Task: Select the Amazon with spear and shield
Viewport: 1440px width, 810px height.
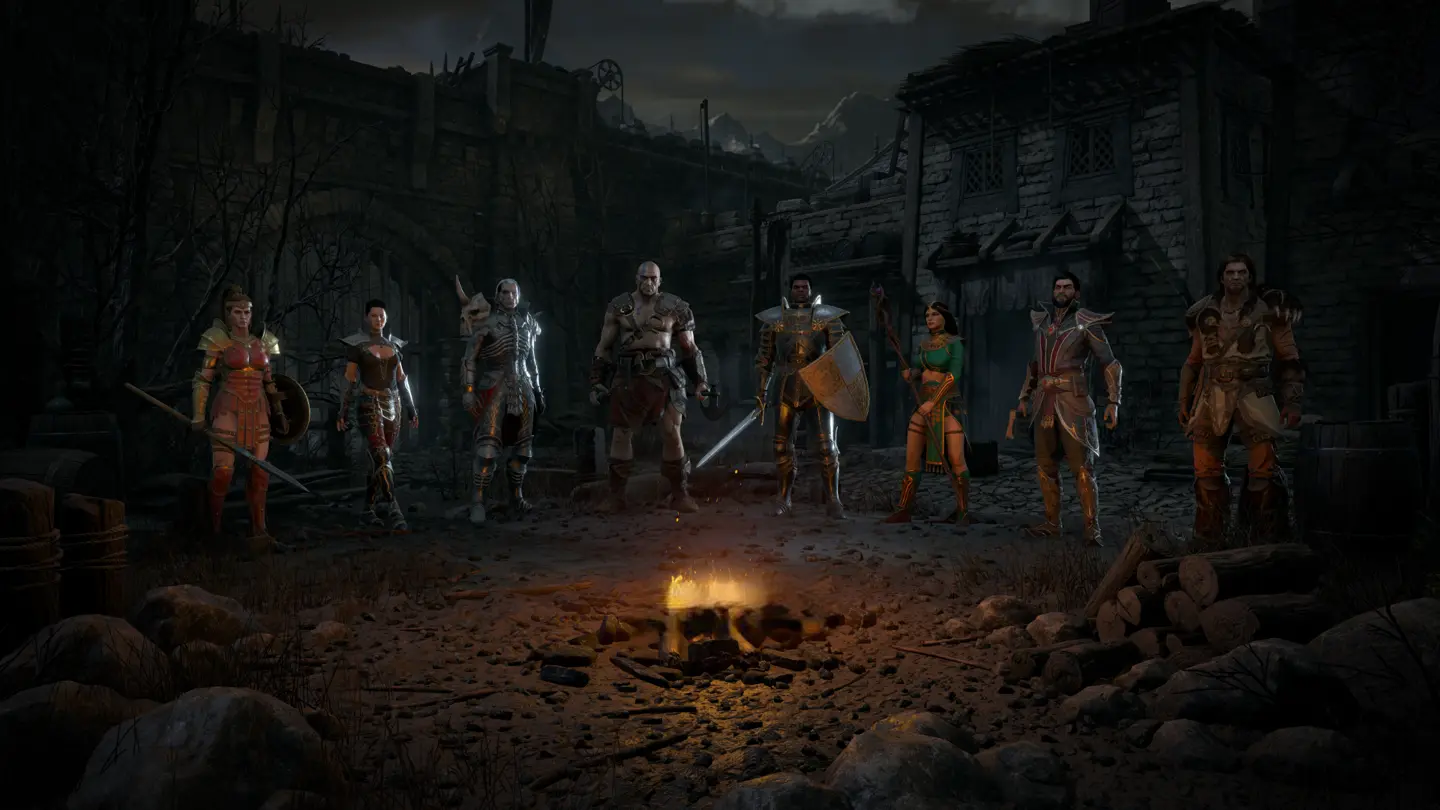Action: pyautogui.click(x=238, y=410)
